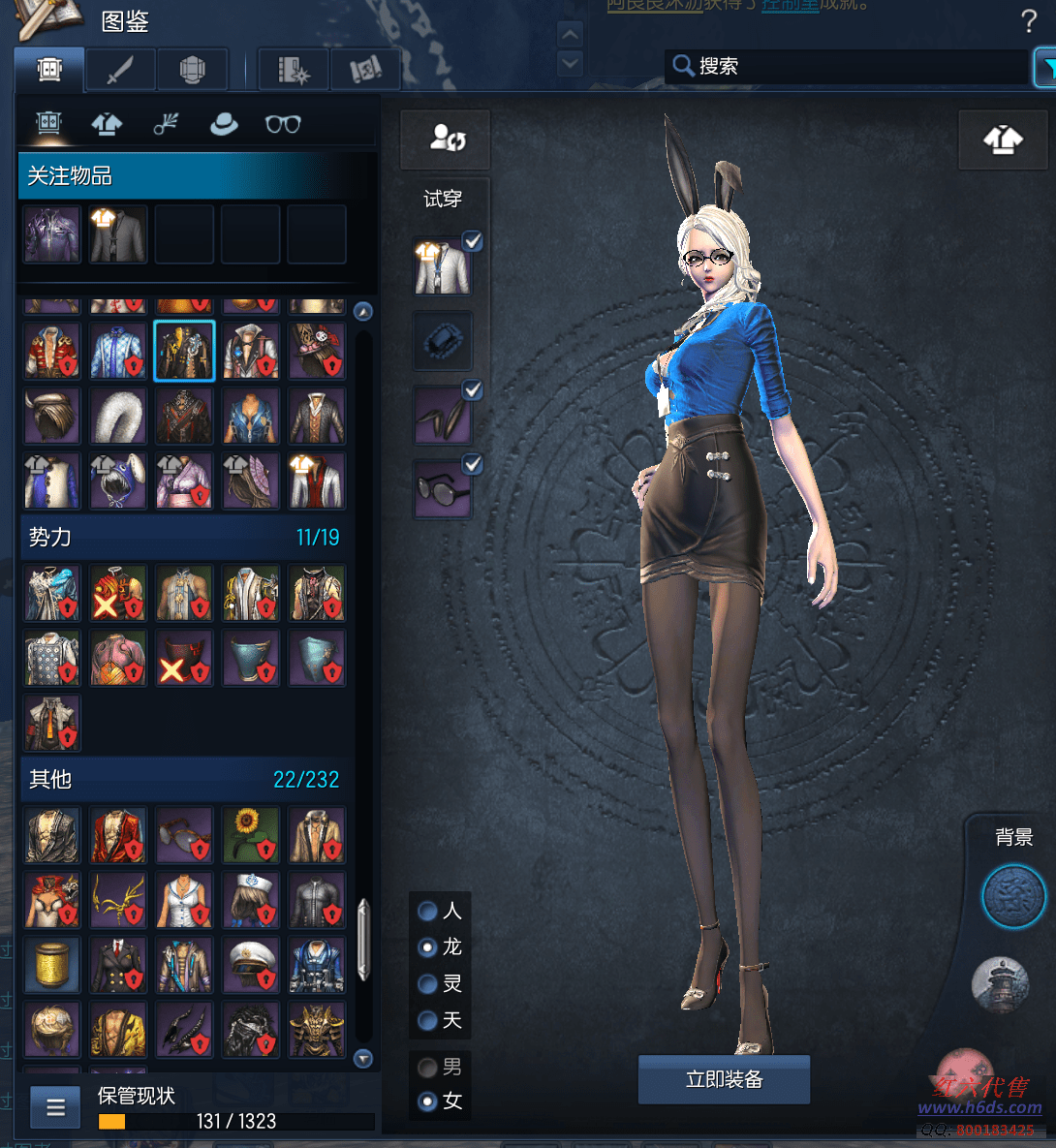Viewport: 1056px width, 1148px height.
Task: Select the golden cylinder item slot
Action: tap(52, 965)
